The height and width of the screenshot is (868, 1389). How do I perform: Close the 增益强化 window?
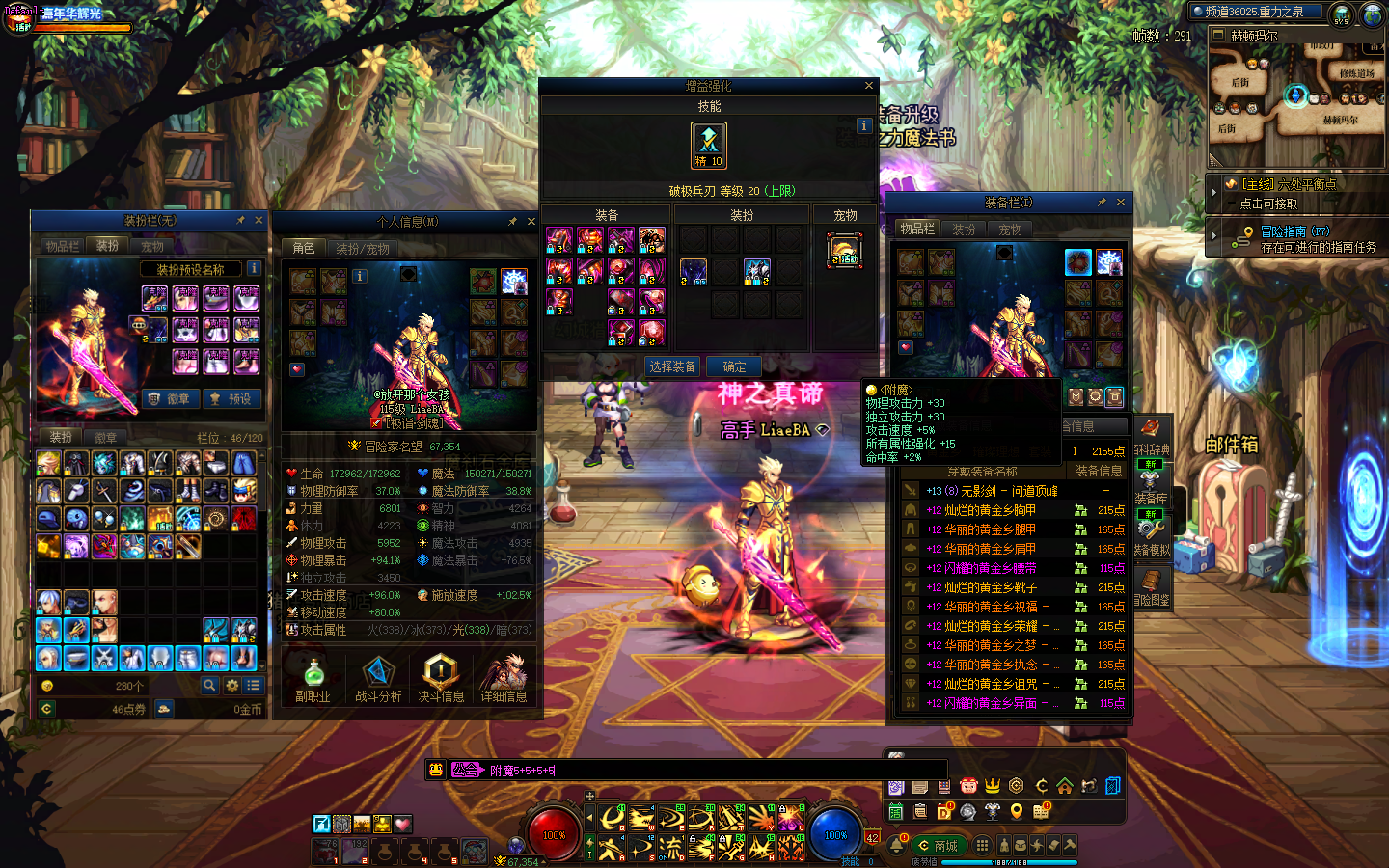click(868, 86)
